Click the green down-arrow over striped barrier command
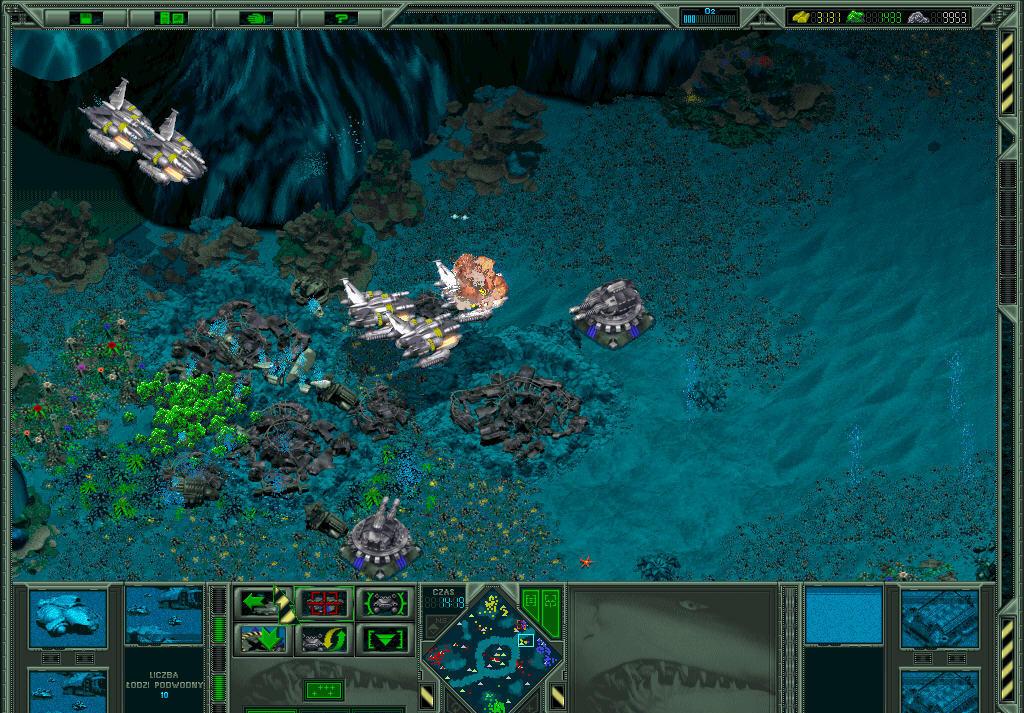1024x713 pixels. 263,638
